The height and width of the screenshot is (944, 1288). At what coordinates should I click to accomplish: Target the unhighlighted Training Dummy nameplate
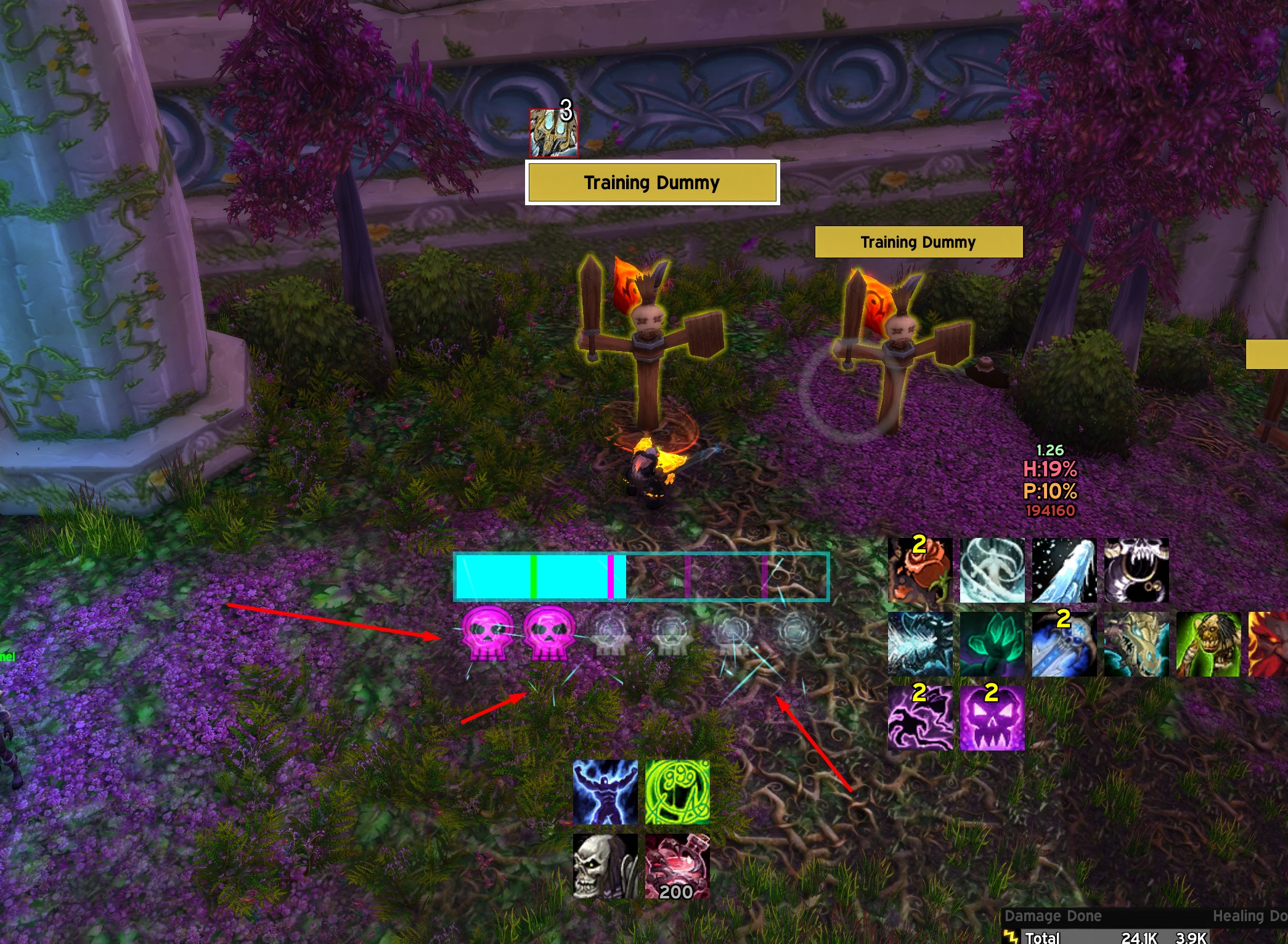tap(918, 242)
